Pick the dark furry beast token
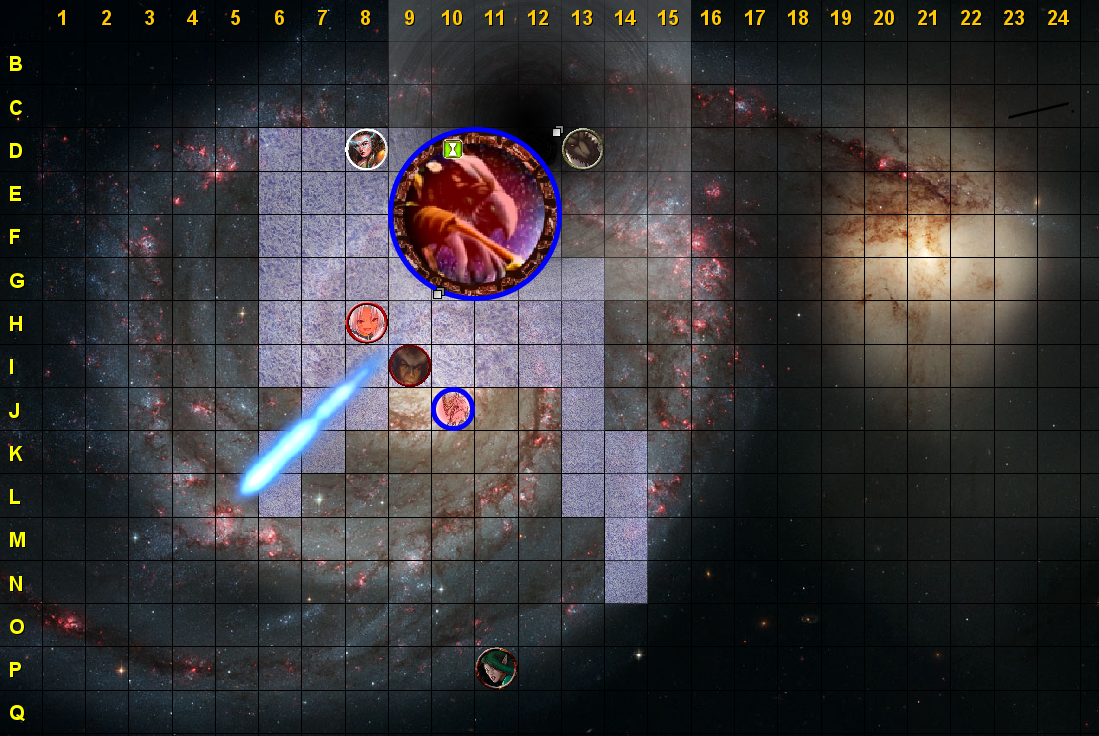The image size is (1099, 736). coord(582,149)
